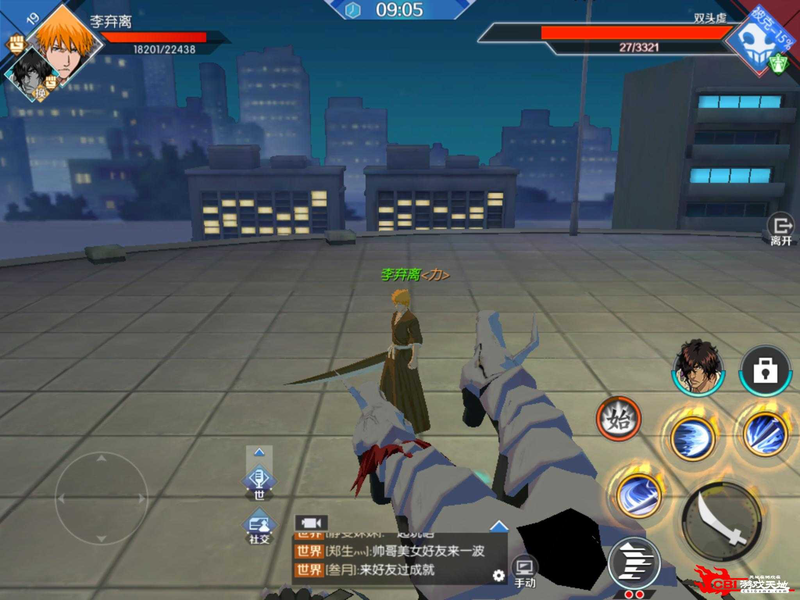800x600 pixels.
Task: Open the chat settings gear
Action: (x=498, y=575)
